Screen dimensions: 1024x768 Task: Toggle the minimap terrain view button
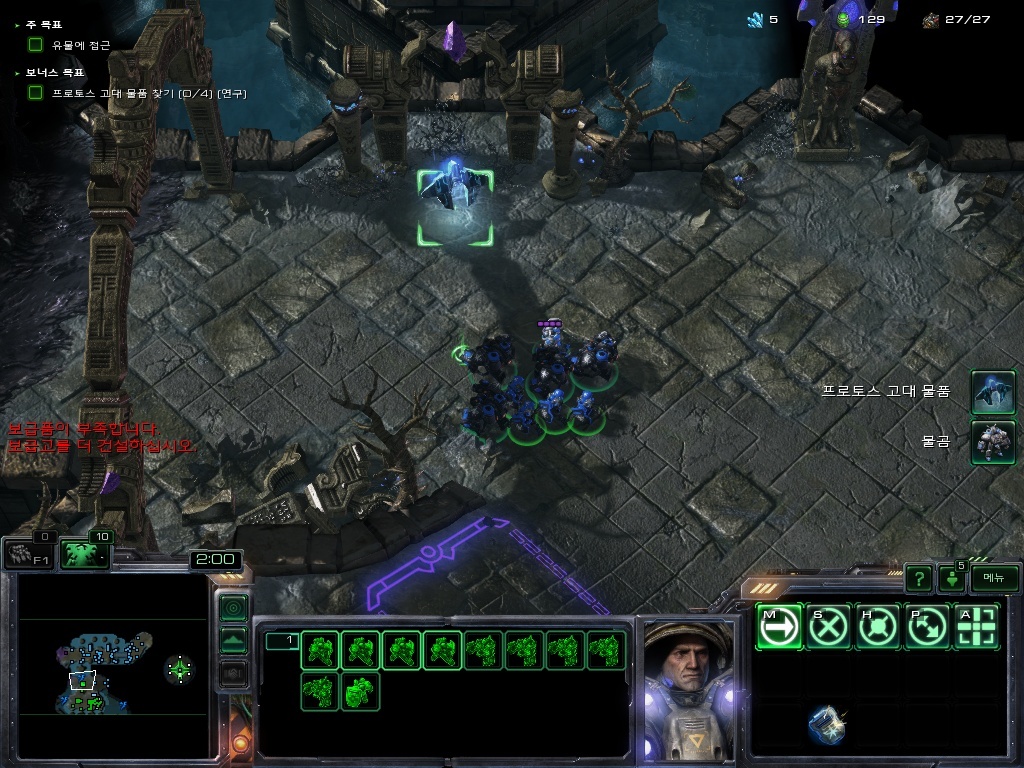tap(233, 640)
